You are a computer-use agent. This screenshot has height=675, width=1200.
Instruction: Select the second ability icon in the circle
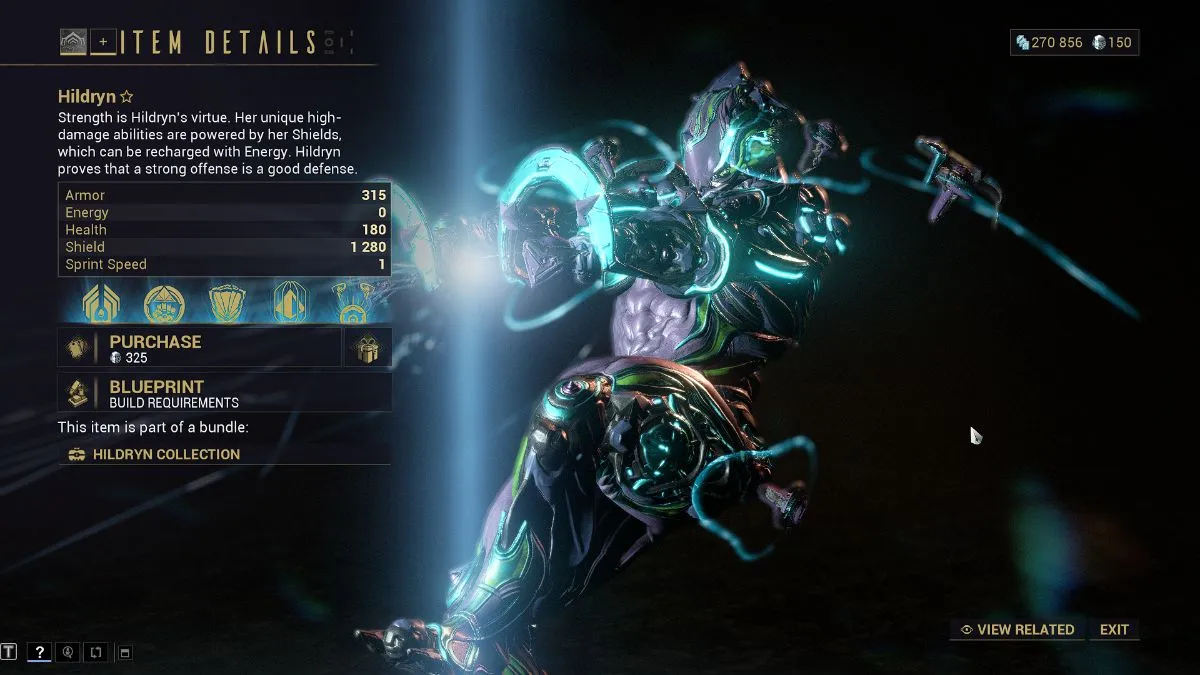coord(163,303)
